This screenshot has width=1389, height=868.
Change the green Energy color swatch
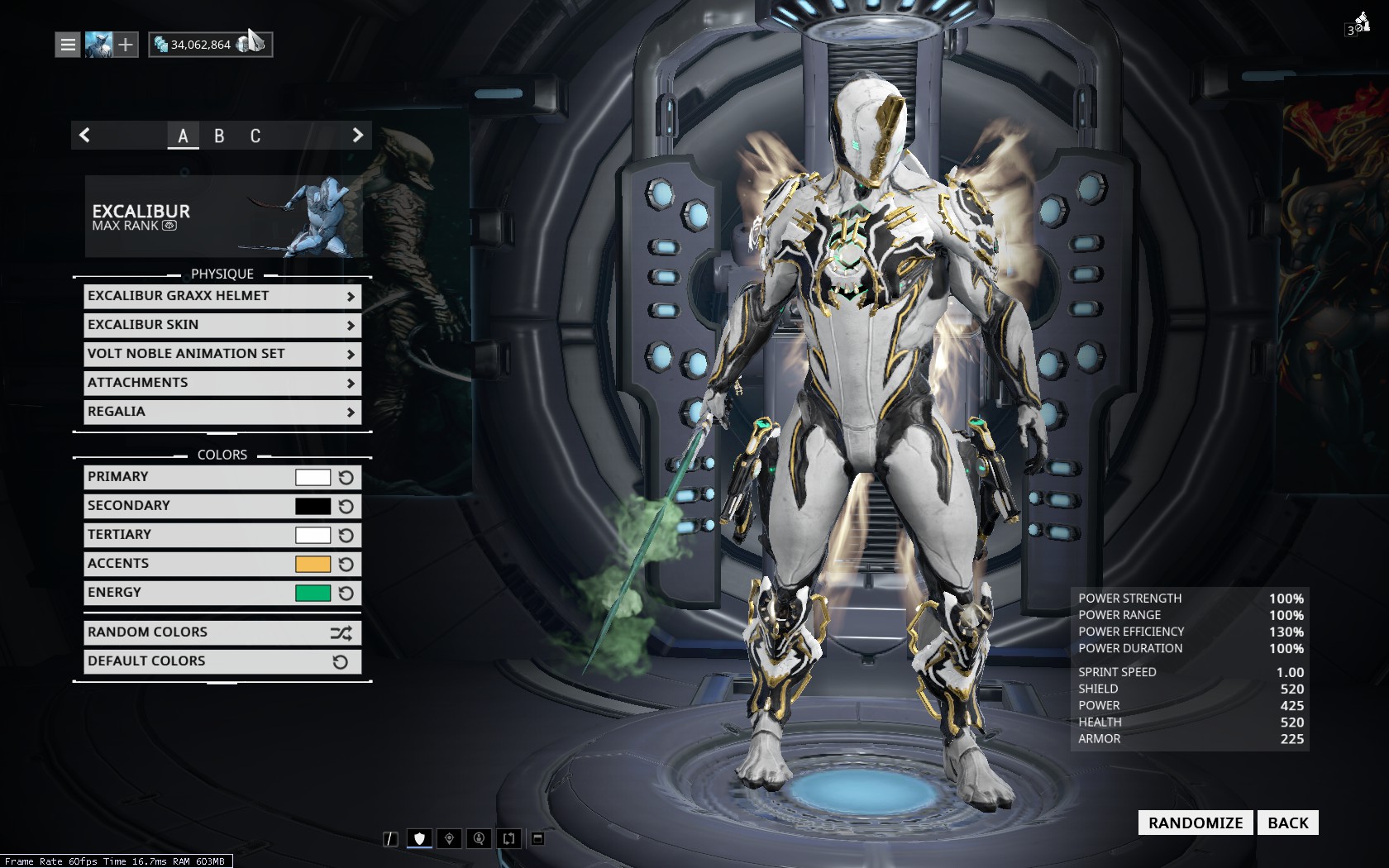pos(313,593)
